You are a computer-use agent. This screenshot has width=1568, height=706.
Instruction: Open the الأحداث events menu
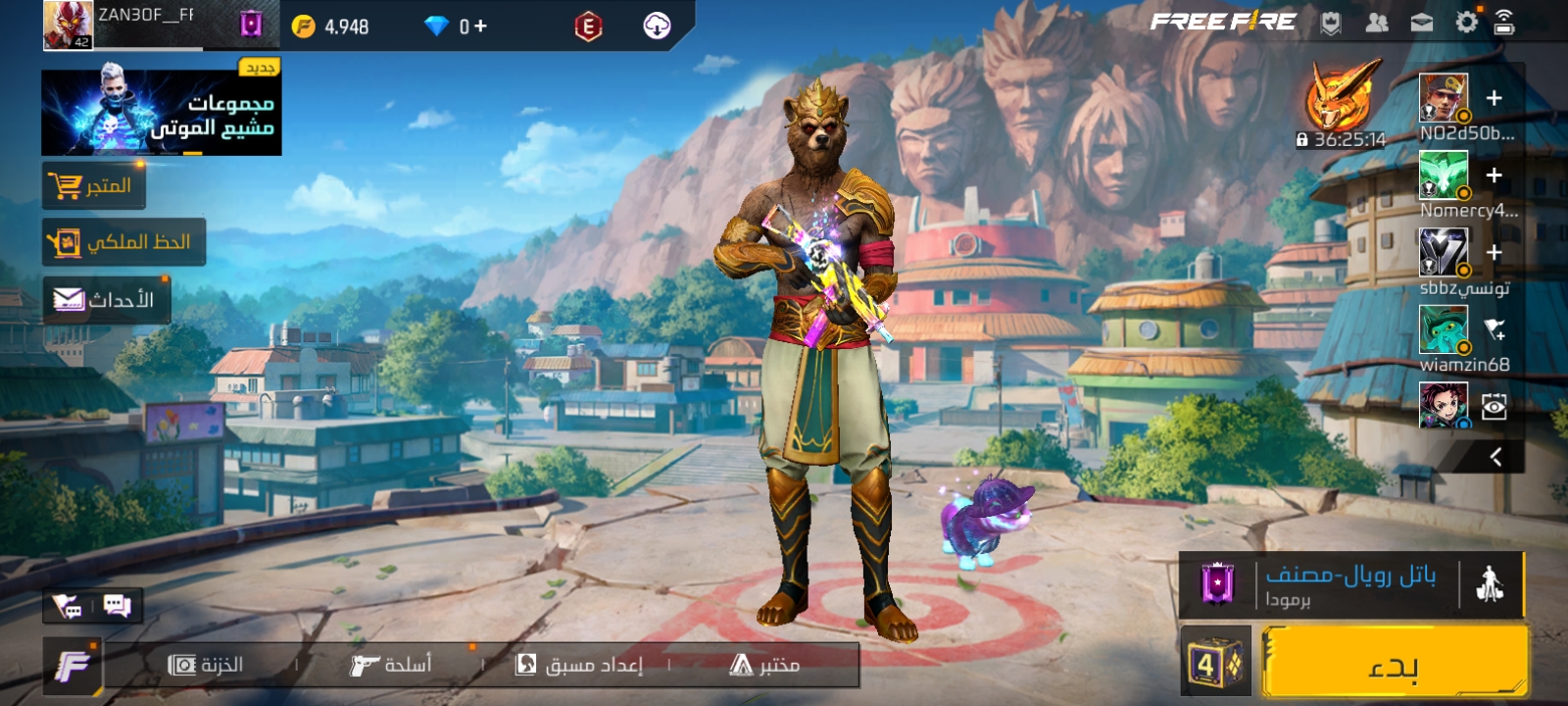(106, 300)
